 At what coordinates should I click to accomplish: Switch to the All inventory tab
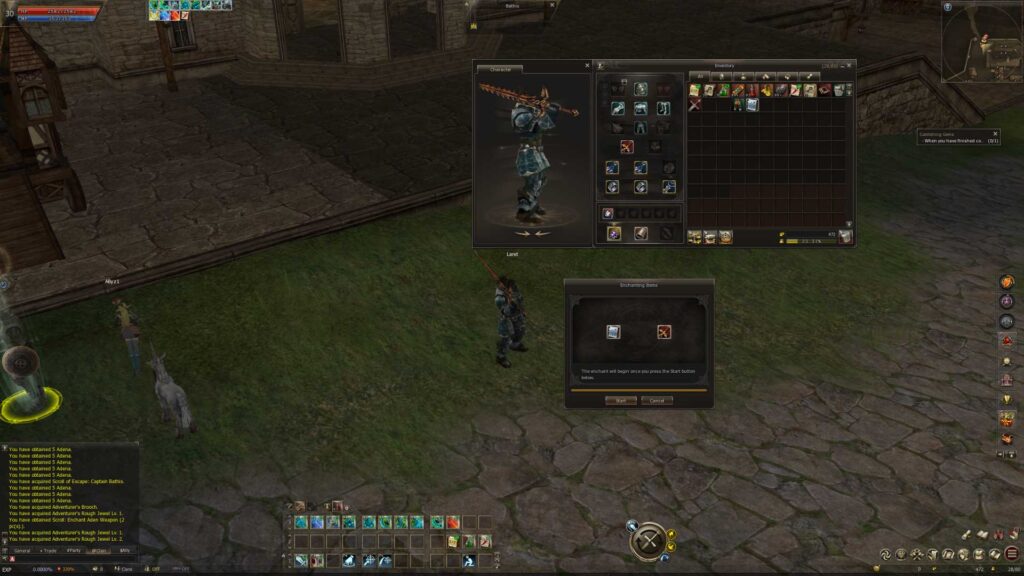tap(700, 76)
